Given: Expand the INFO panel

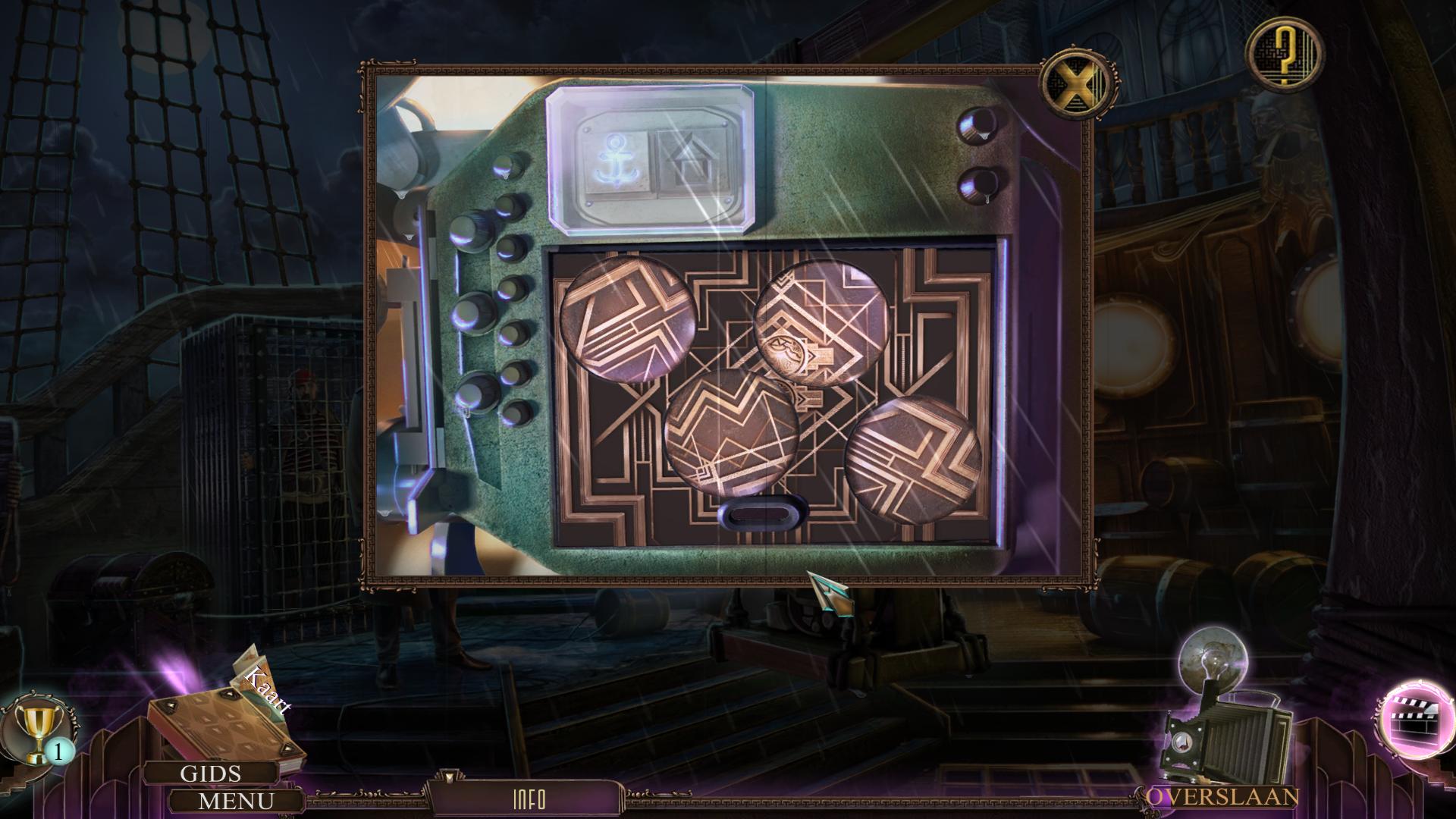Looking at the screenshot, I should point(529,799).
